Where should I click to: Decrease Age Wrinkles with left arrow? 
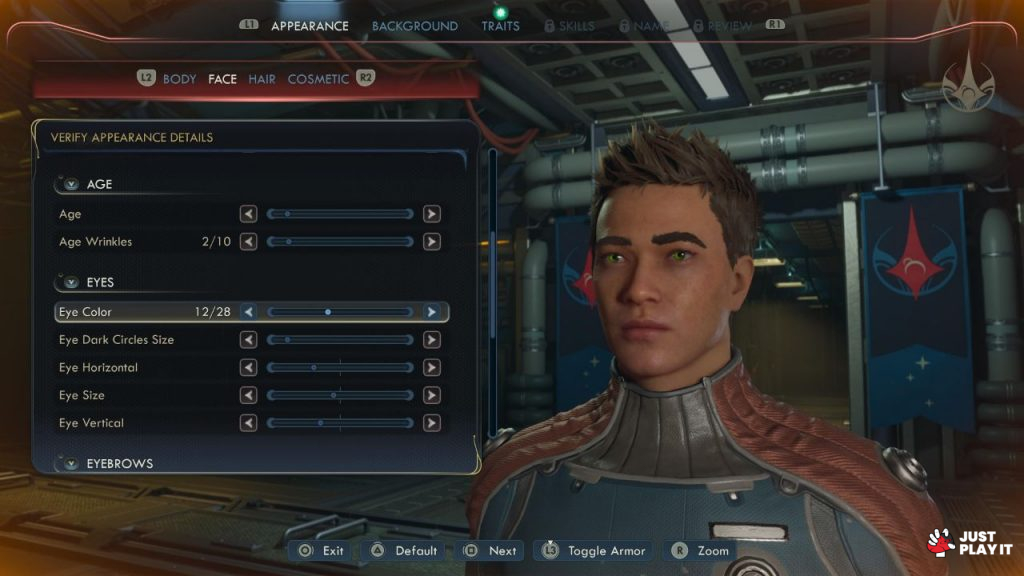click(249, 242)
